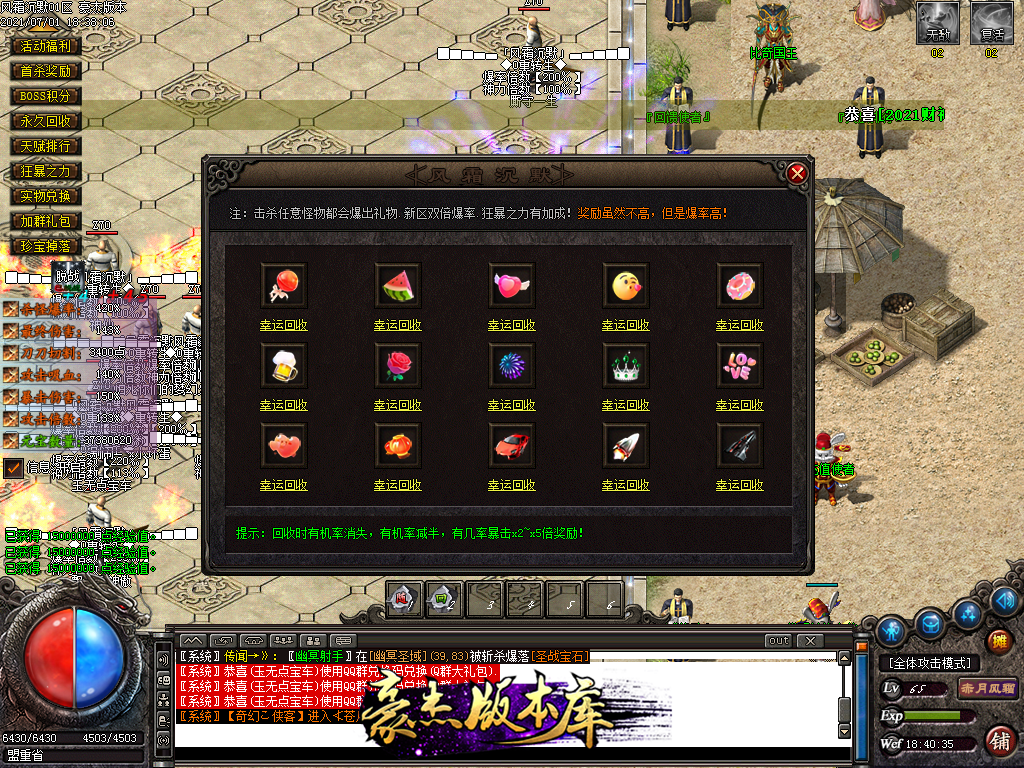The height and width of the screenshot is (768, 1024).
Task: Open the 加群礼包 menu
Action: coord(45,221)
